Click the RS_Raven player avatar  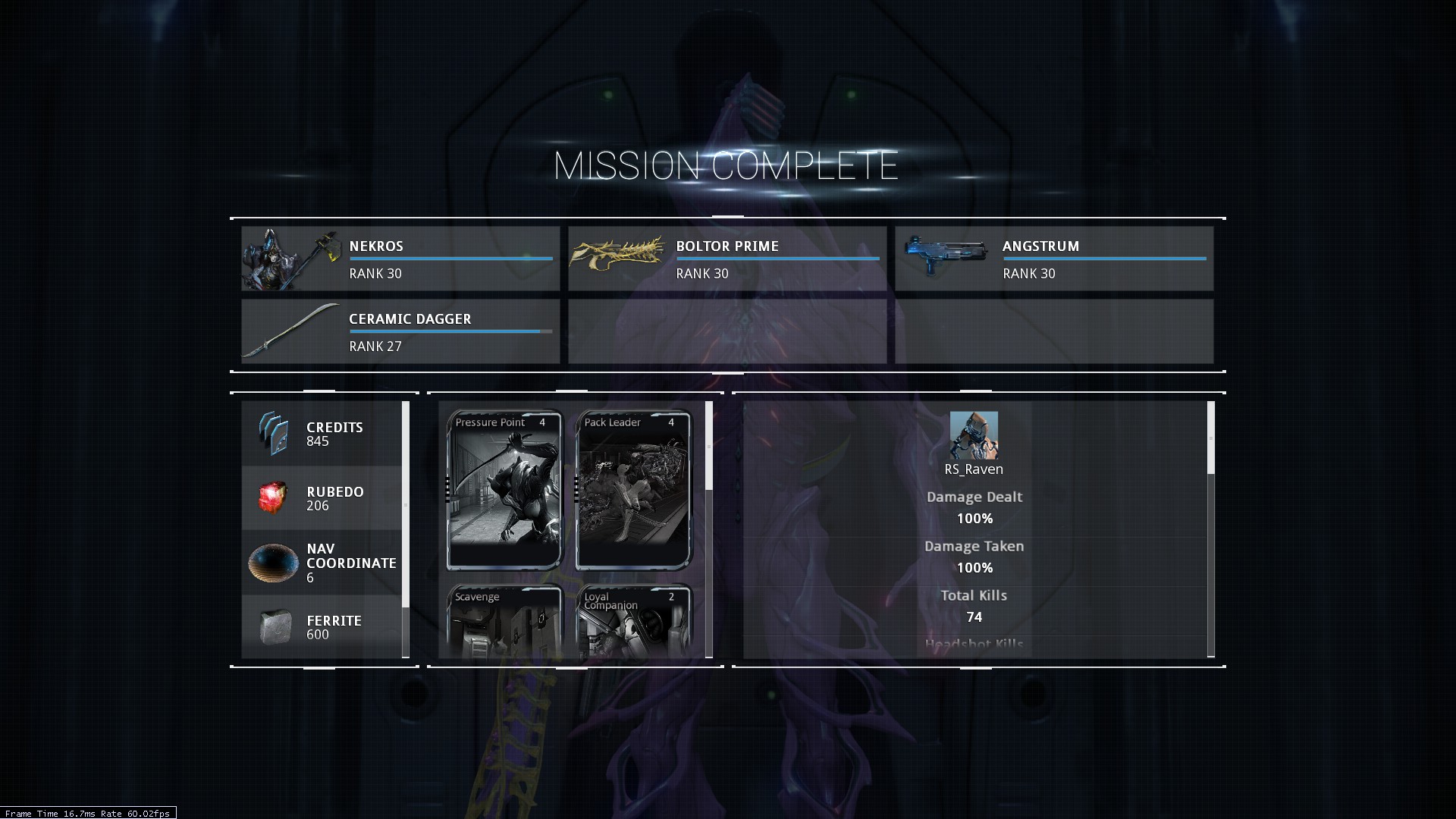click(974, 435)
